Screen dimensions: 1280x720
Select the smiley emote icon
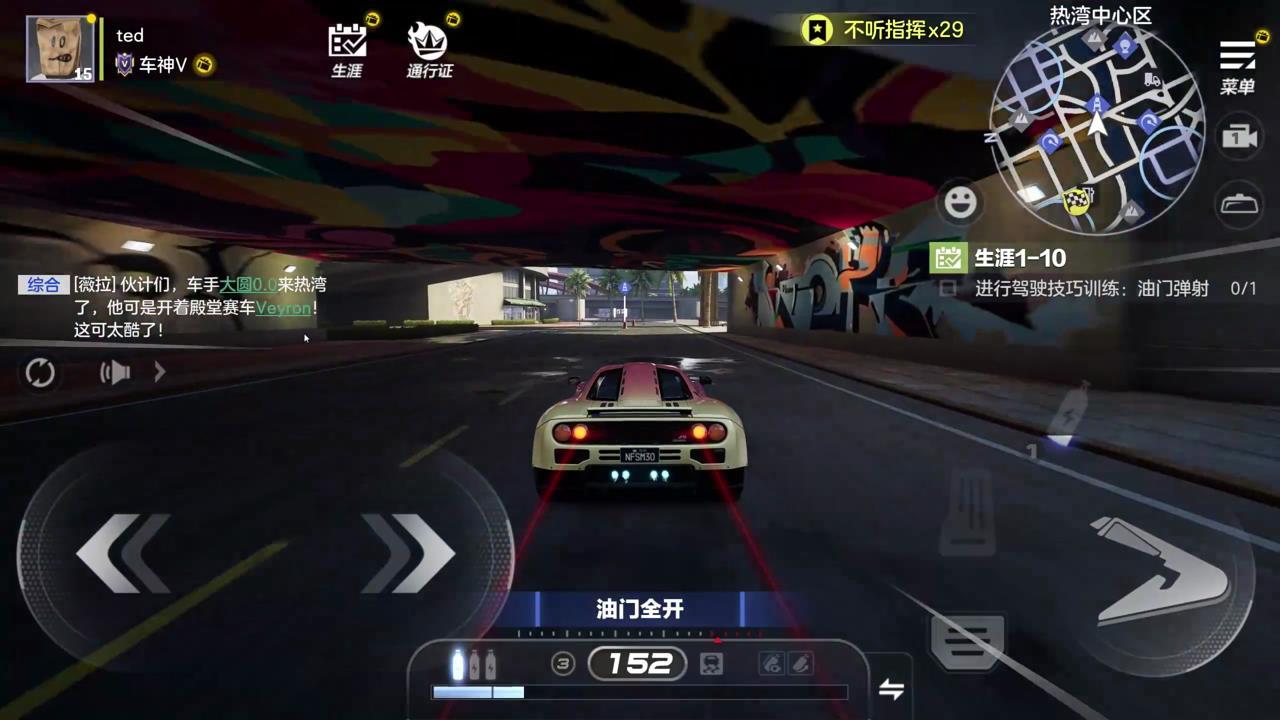tap(960, 202)
